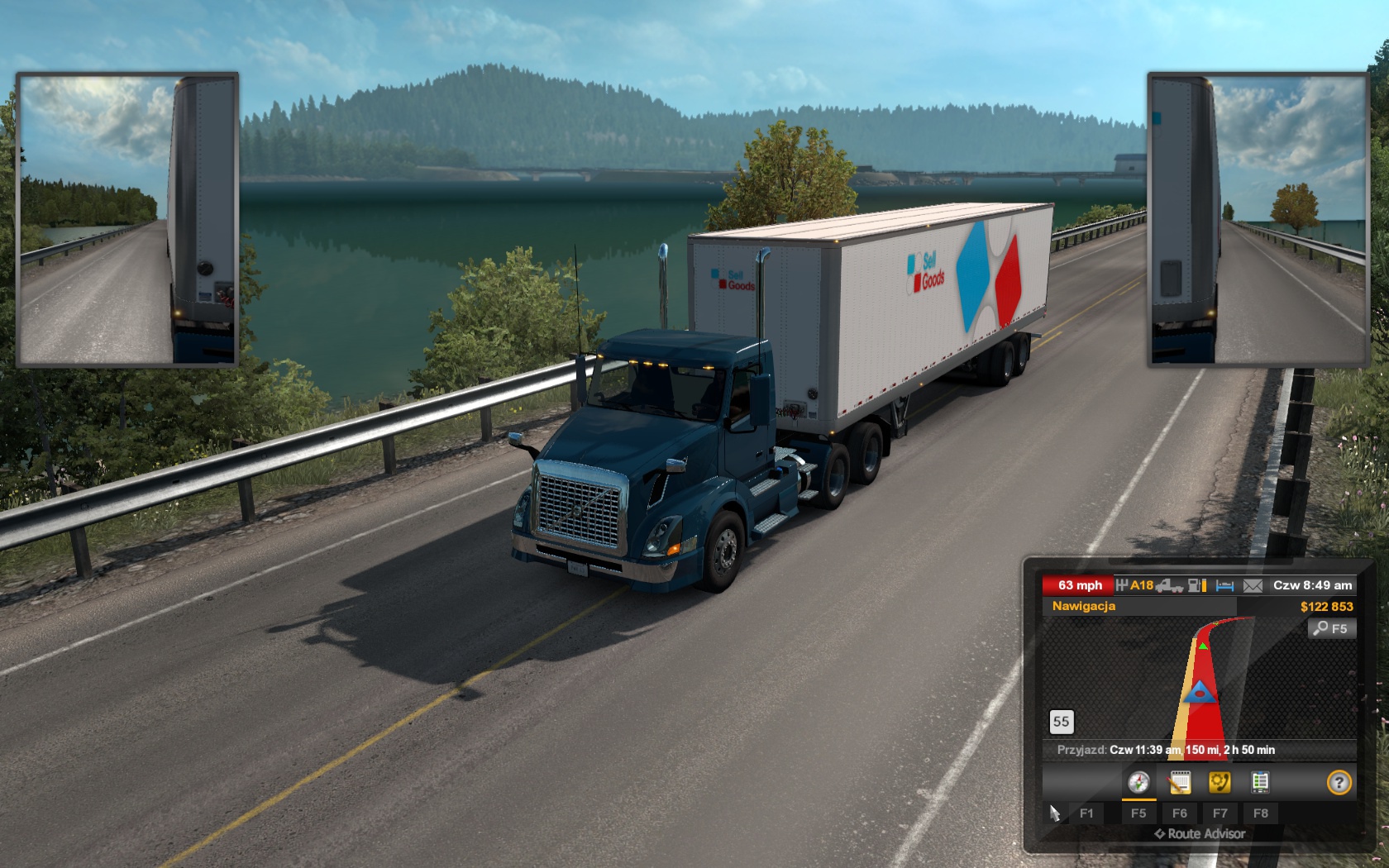Open the yellow question mark help
This screenshot has height=868, width=1389.
[1339, 782]
